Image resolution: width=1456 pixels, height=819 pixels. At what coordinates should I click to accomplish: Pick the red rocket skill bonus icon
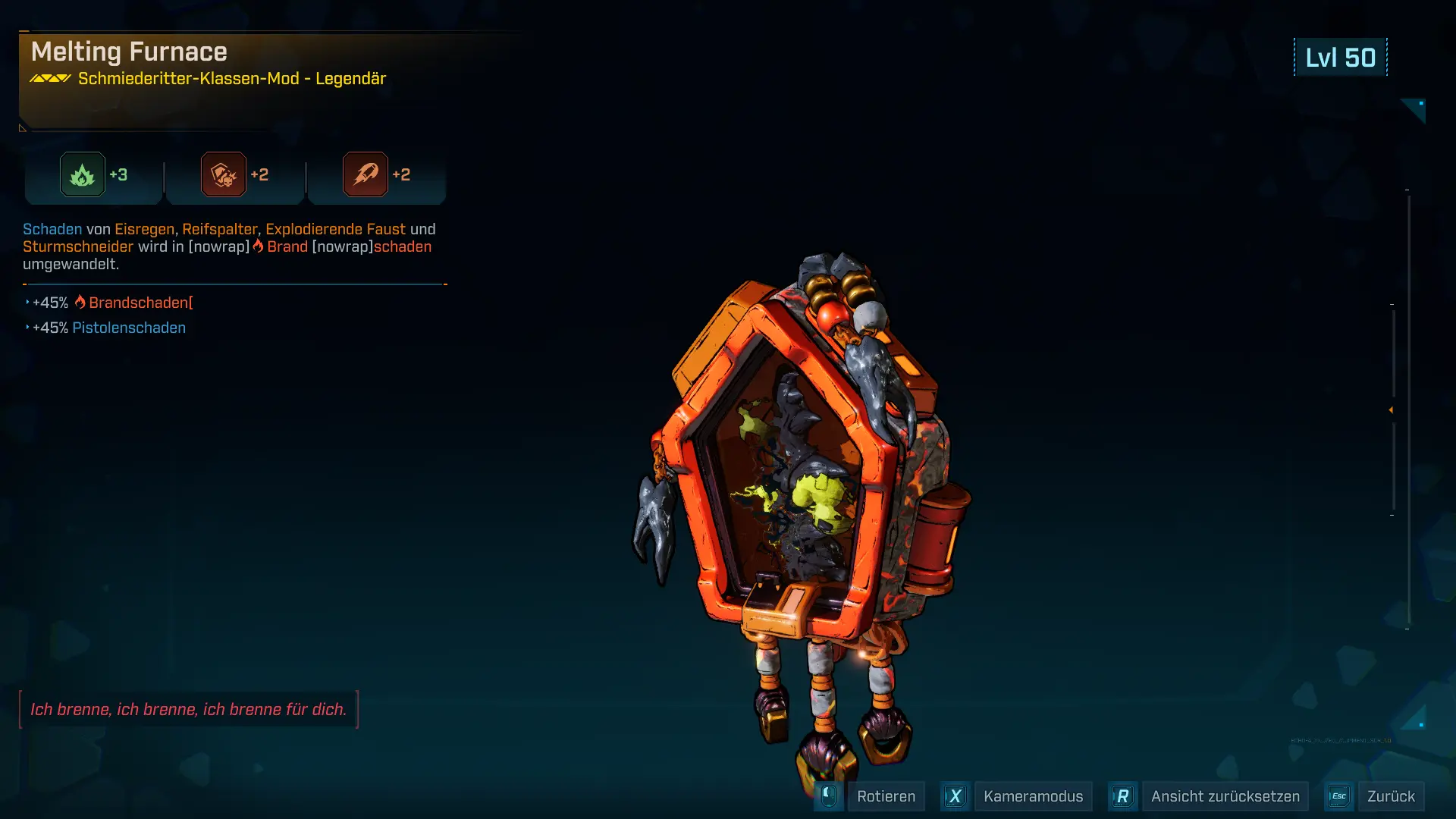(x=366, y=174)
